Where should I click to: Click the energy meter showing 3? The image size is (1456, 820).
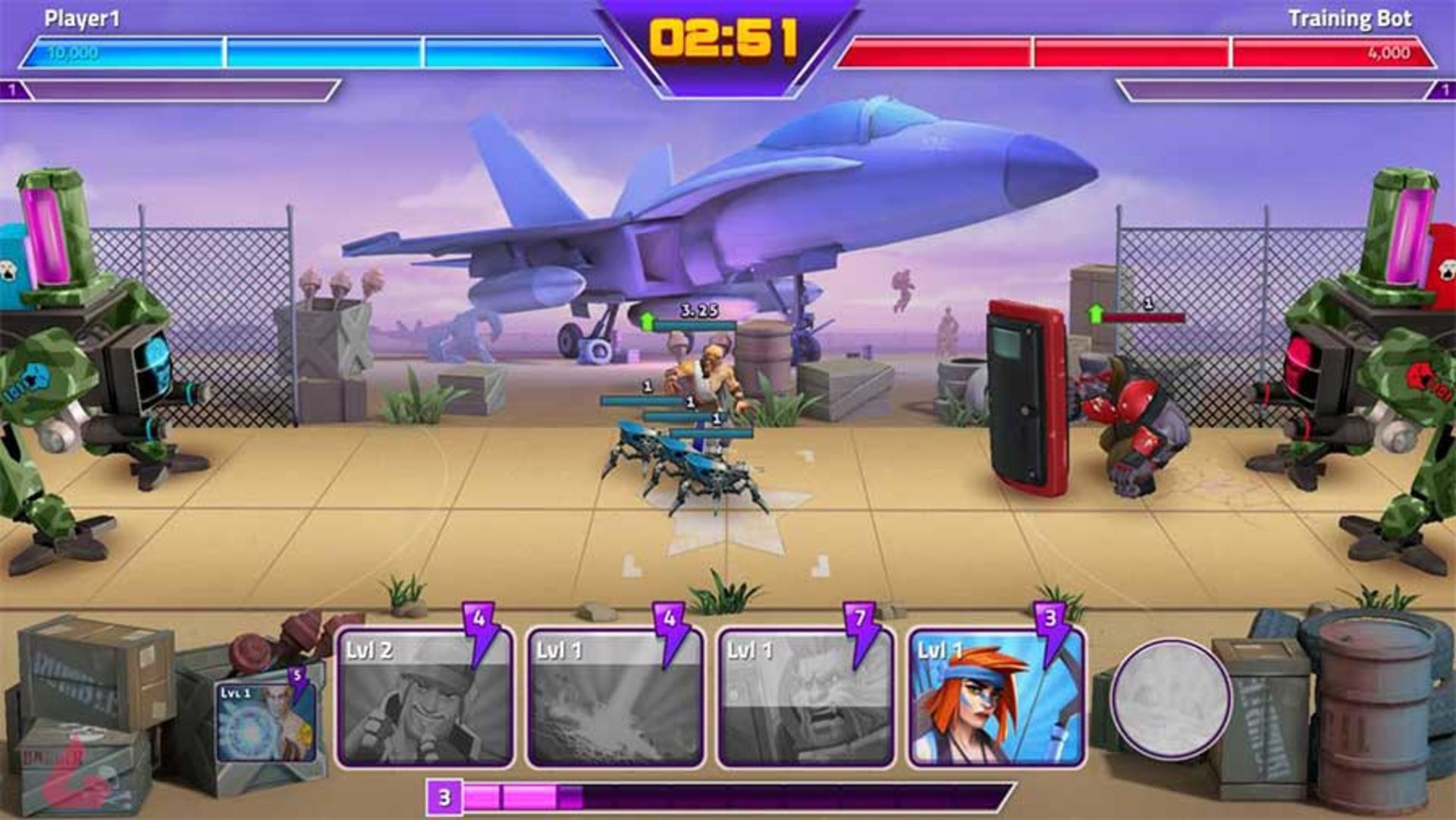click(444, 796)
